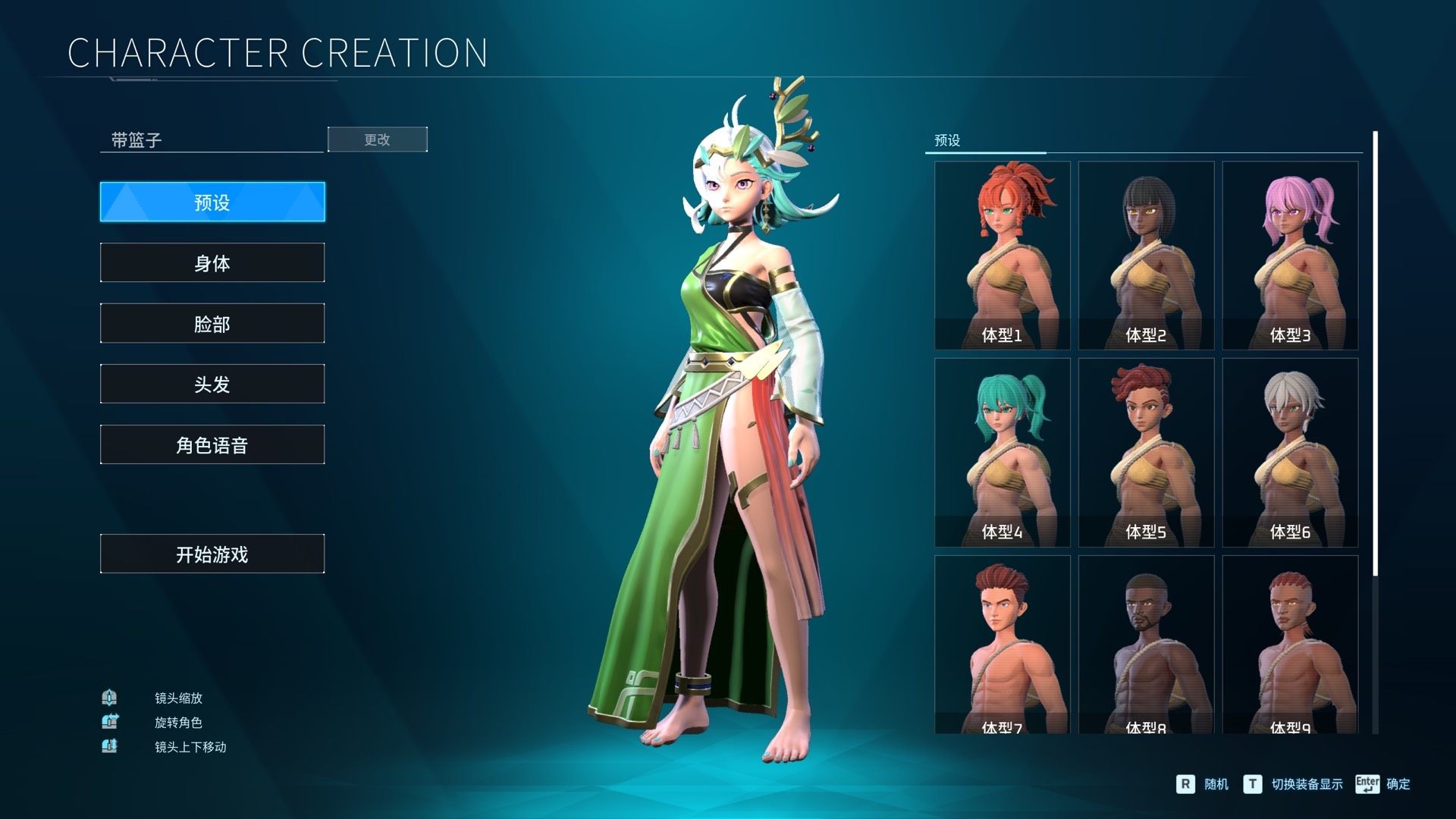Select the 体型8 bearded male preset
Screen dimensions: 1456x819
1146,645
